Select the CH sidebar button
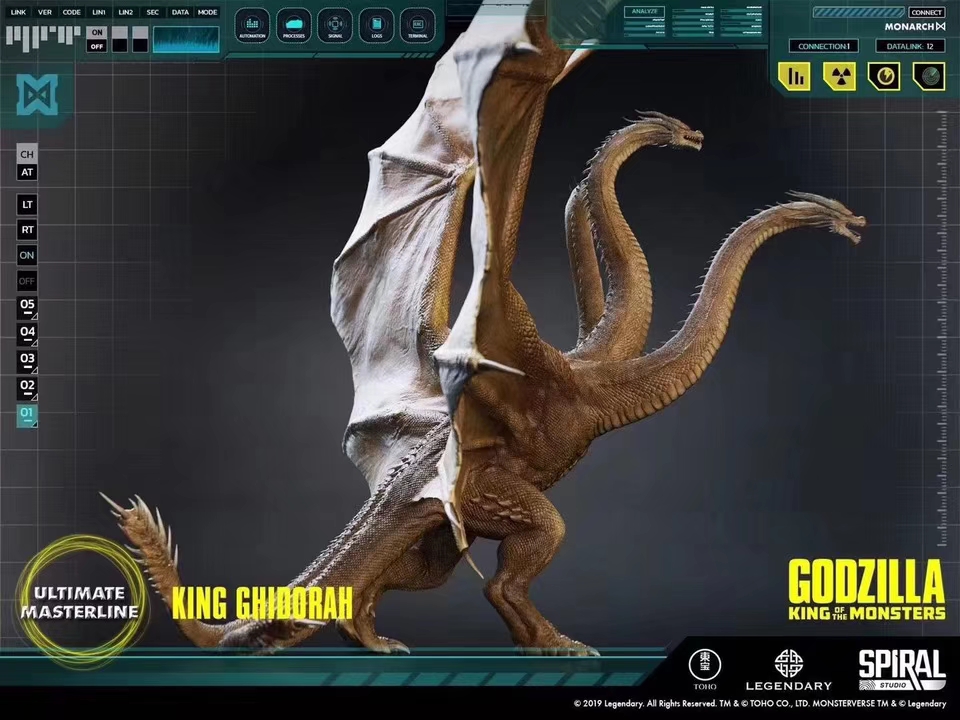Image resolution: width=960 pixels, height=720 pixels. point(27,154)
